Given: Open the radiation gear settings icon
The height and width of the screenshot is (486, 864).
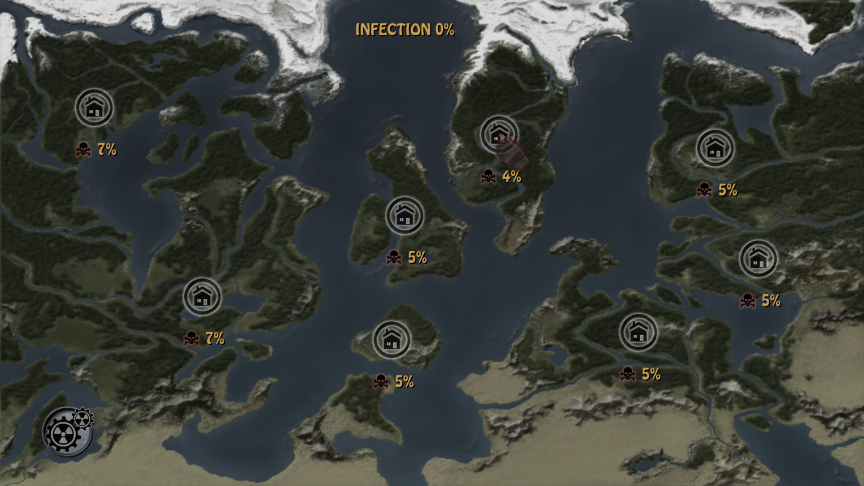Looking at the screenshot, I should coord(64,431).
